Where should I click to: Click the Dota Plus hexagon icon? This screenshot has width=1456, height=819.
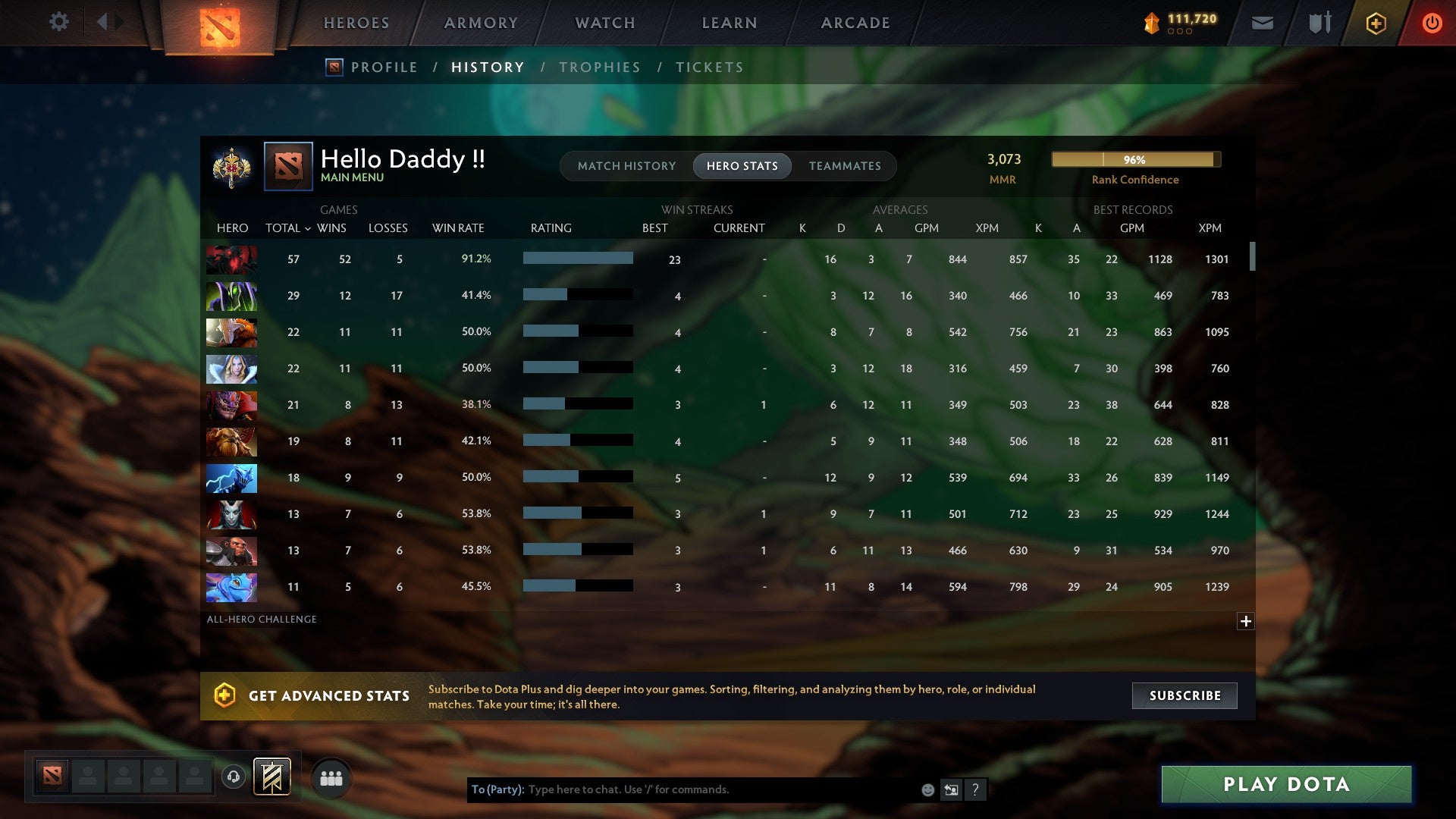1375,24
